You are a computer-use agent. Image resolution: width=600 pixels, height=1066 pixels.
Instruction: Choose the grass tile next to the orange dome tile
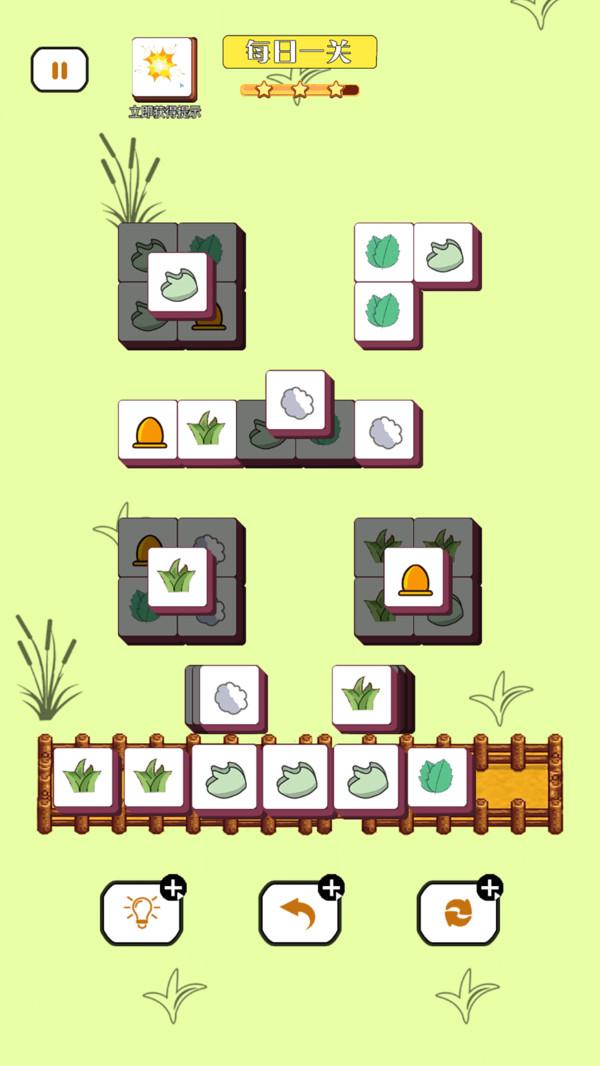pyautogui.click(x=207, y=430)
